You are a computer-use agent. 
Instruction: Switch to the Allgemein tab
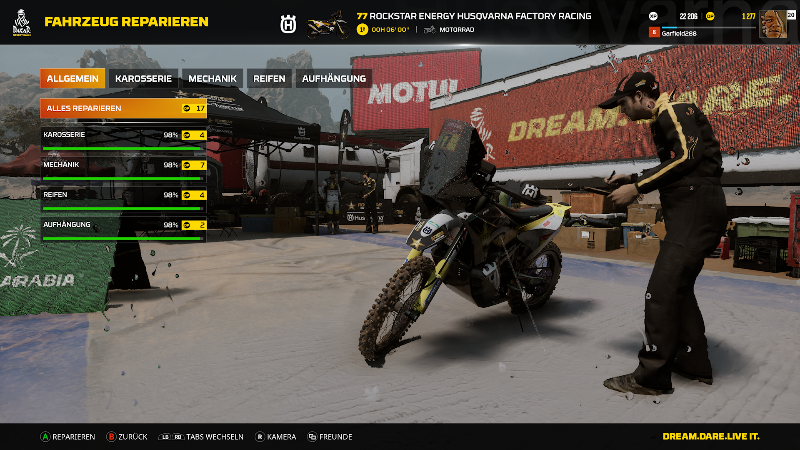click(73, 78)
